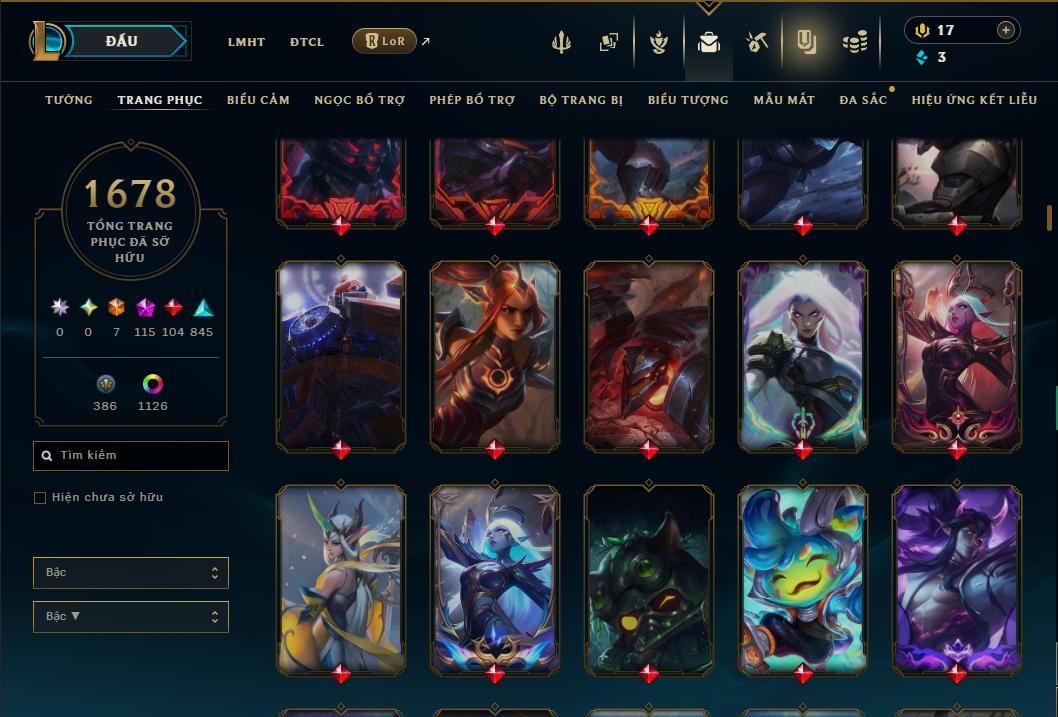
Task: Open the LMHT home link
Action: pos(246,42)
